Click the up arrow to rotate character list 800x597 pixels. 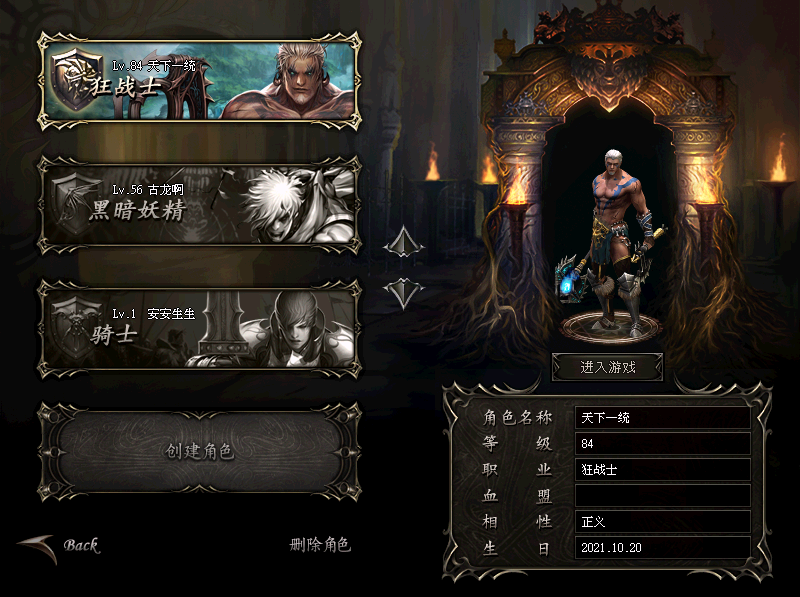tap(404, 242)
